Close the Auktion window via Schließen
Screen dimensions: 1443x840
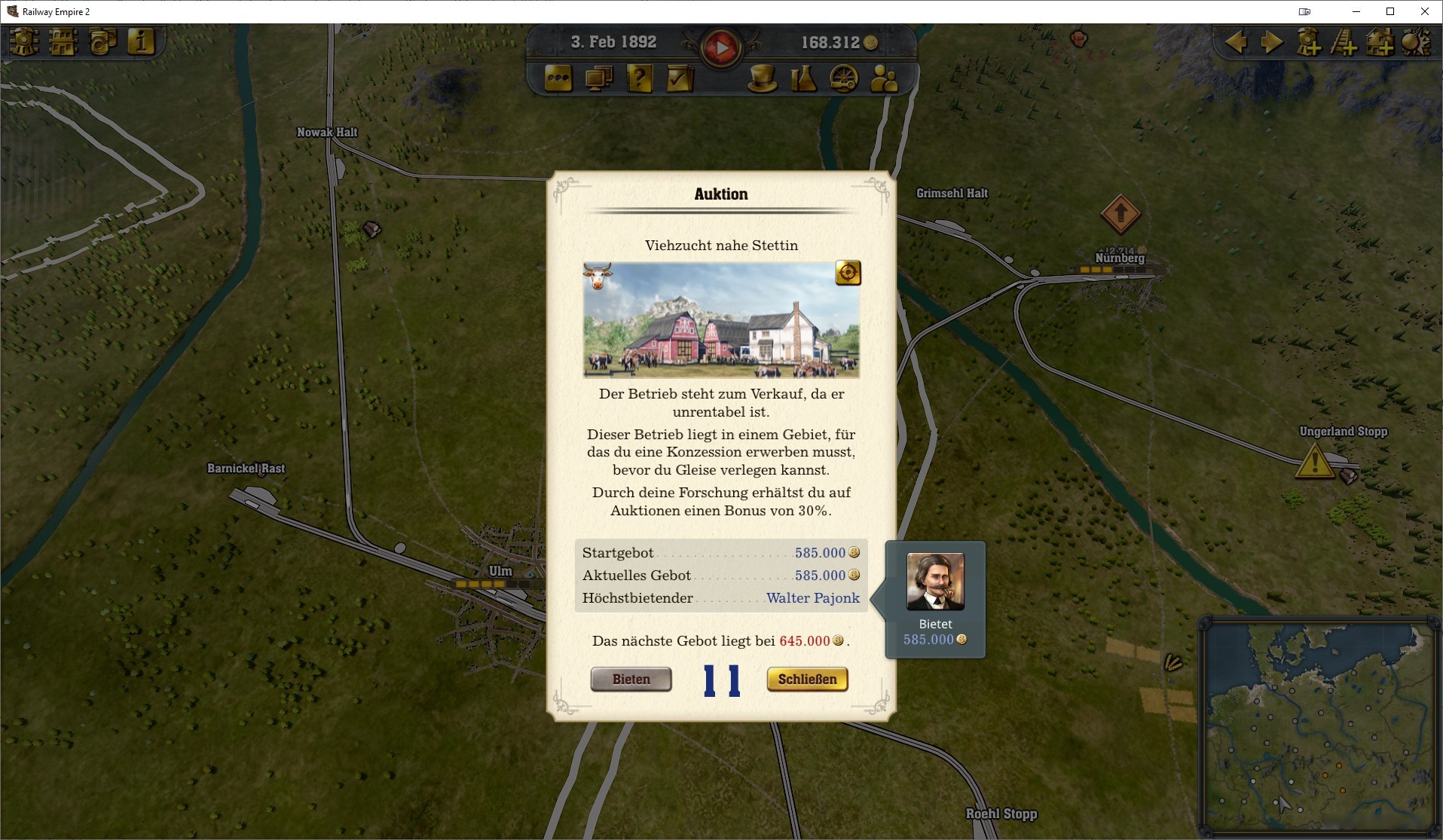[806, 679]
